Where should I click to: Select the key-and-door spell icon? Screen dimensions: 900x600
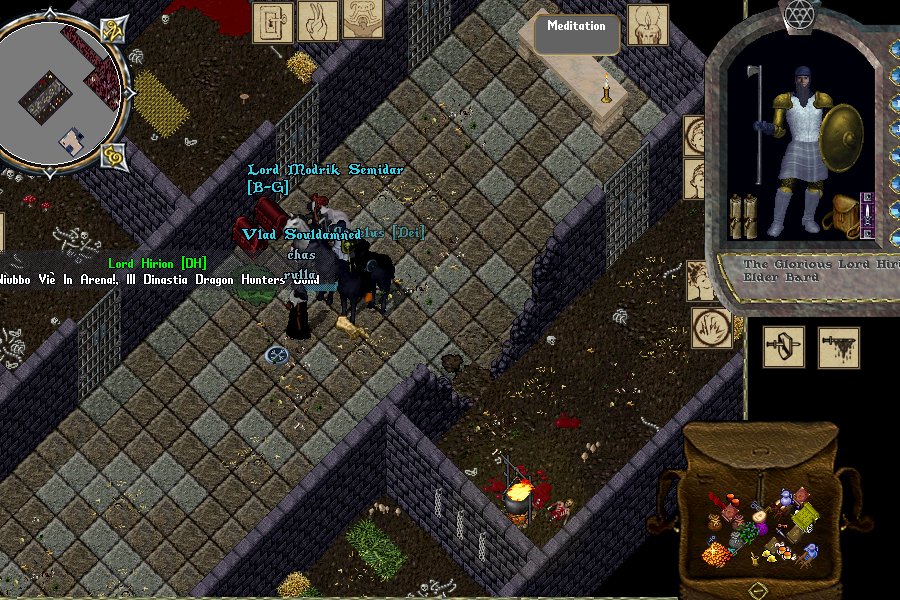(272, 21)
